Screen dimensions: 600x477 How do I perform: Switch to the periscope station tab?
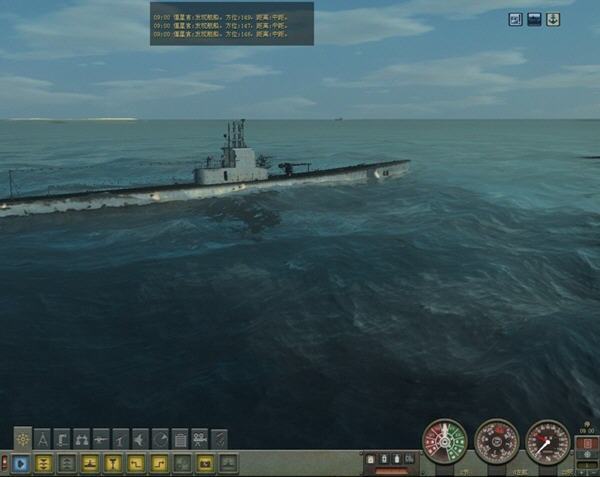(62, 439)
